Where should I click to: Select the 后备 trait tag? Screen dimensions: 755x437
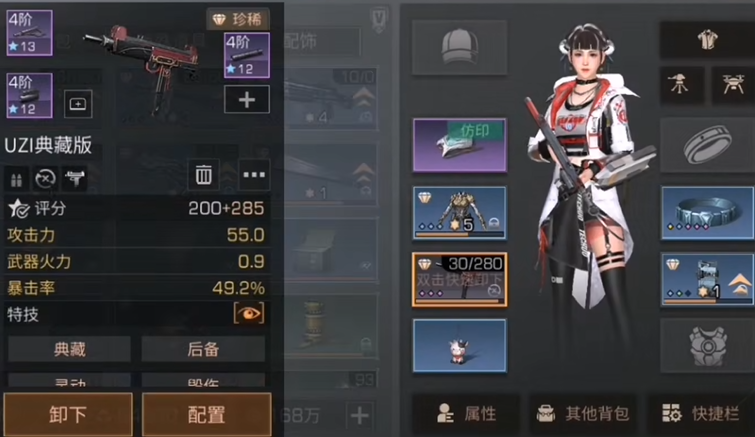203,349
